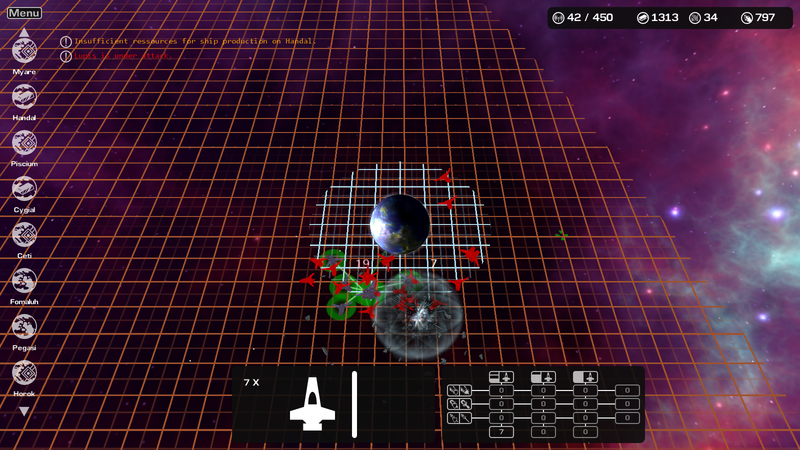Open the red under-attack alert message
The width and height of the screenshot is (800, 450).
120,56
